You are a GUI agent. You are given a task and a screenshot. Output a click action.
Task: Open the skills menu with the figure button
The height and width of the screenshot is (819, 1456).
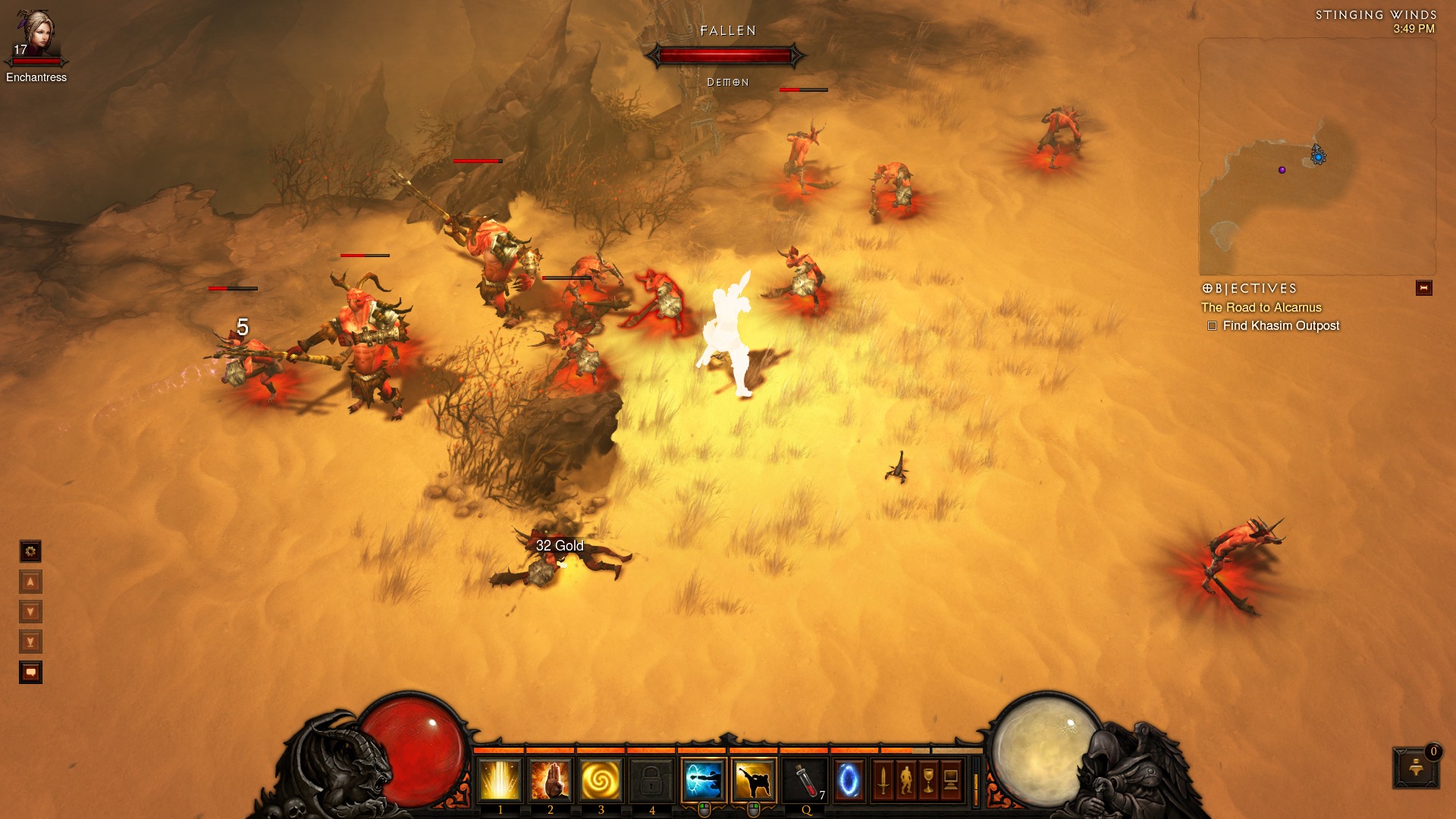pyautogui.click(x=905, y=780)
